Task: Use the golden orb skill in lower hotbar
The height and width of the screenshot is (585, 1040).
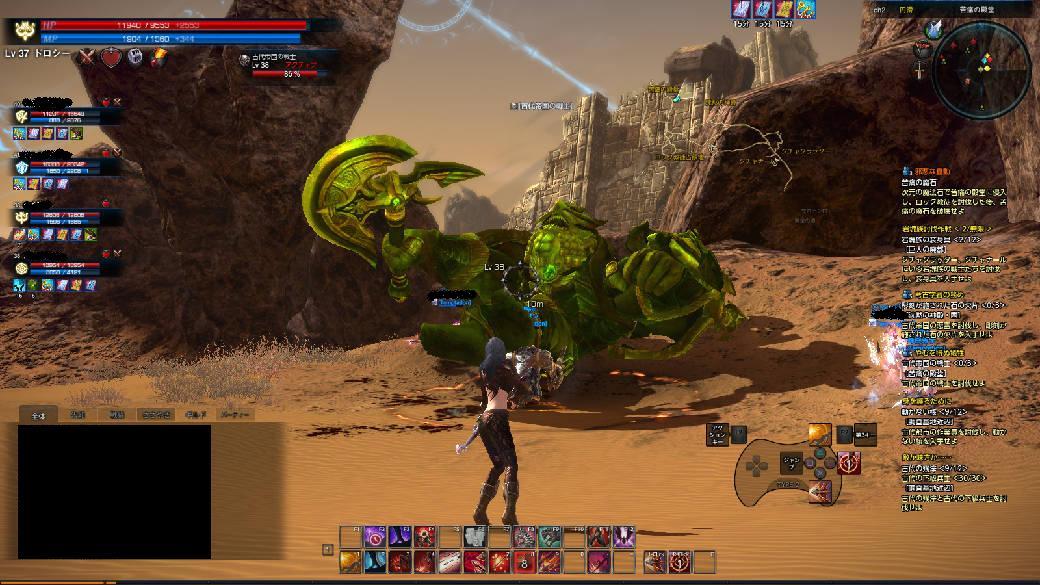Action: (x=350, y=562)
